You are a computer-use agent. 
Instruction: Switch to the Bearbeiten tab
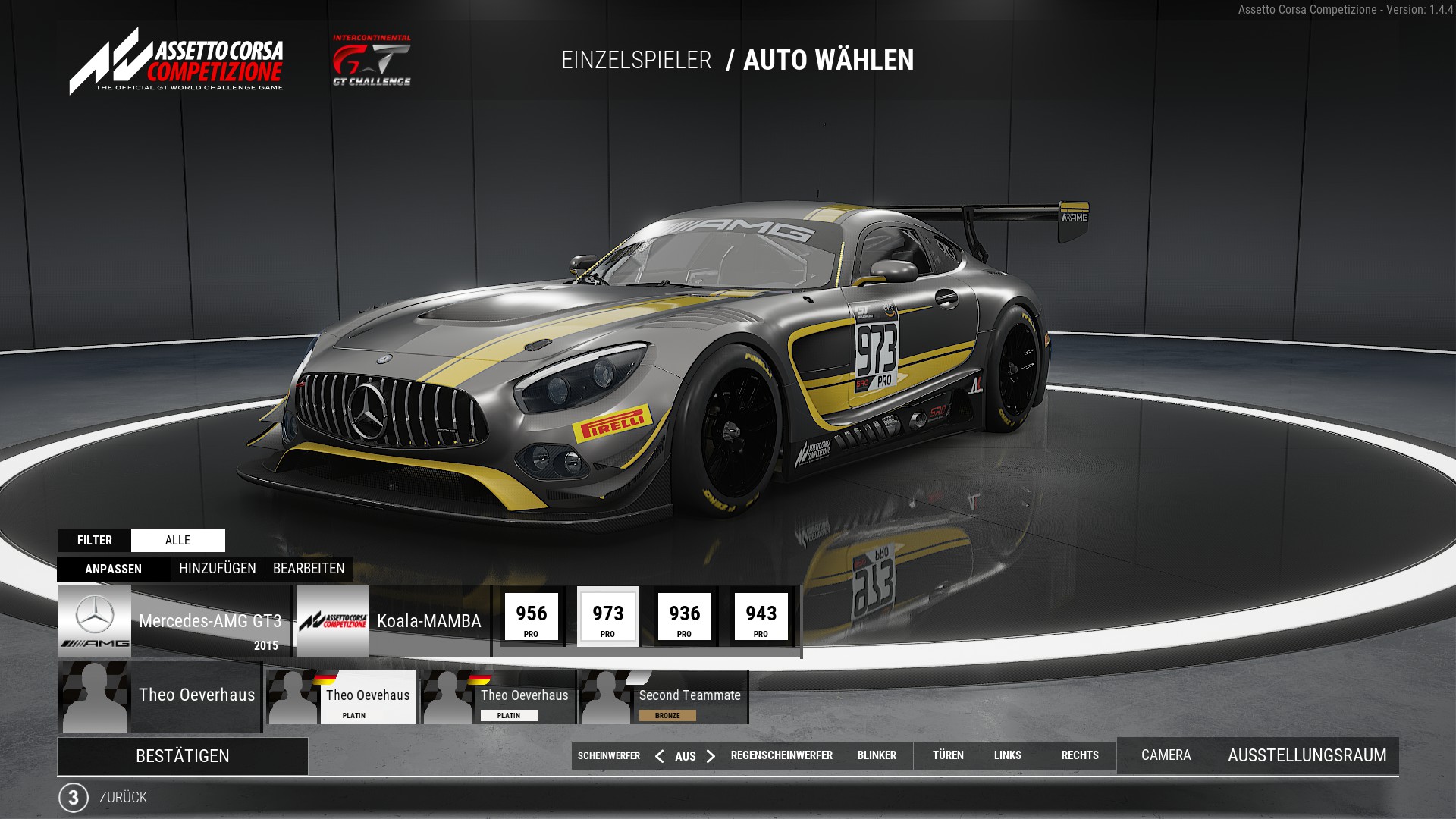309,569
